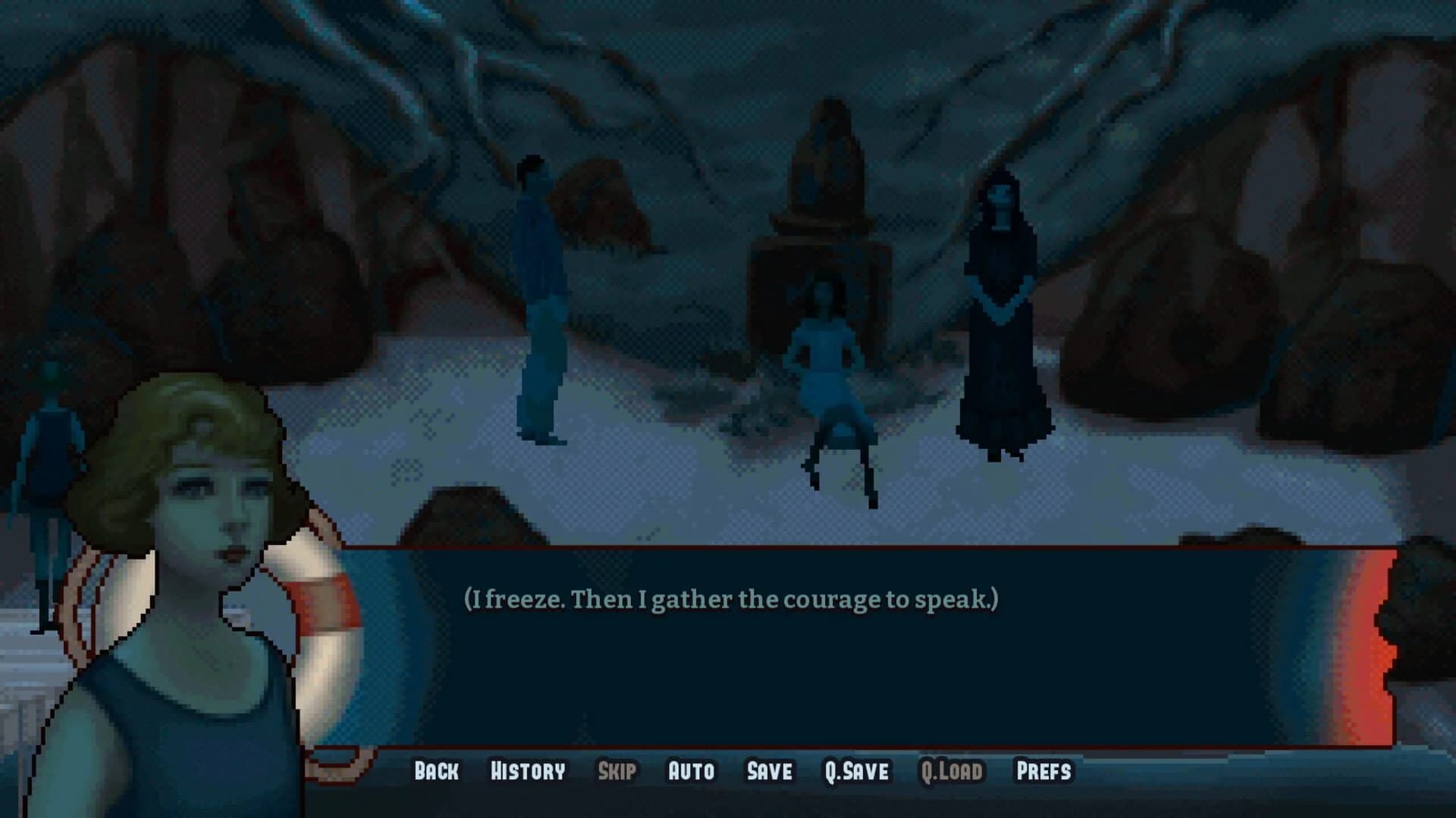The image size is (1456, 818).
Task: Load the Quick Save slot
Action: [x=952, y=771]
